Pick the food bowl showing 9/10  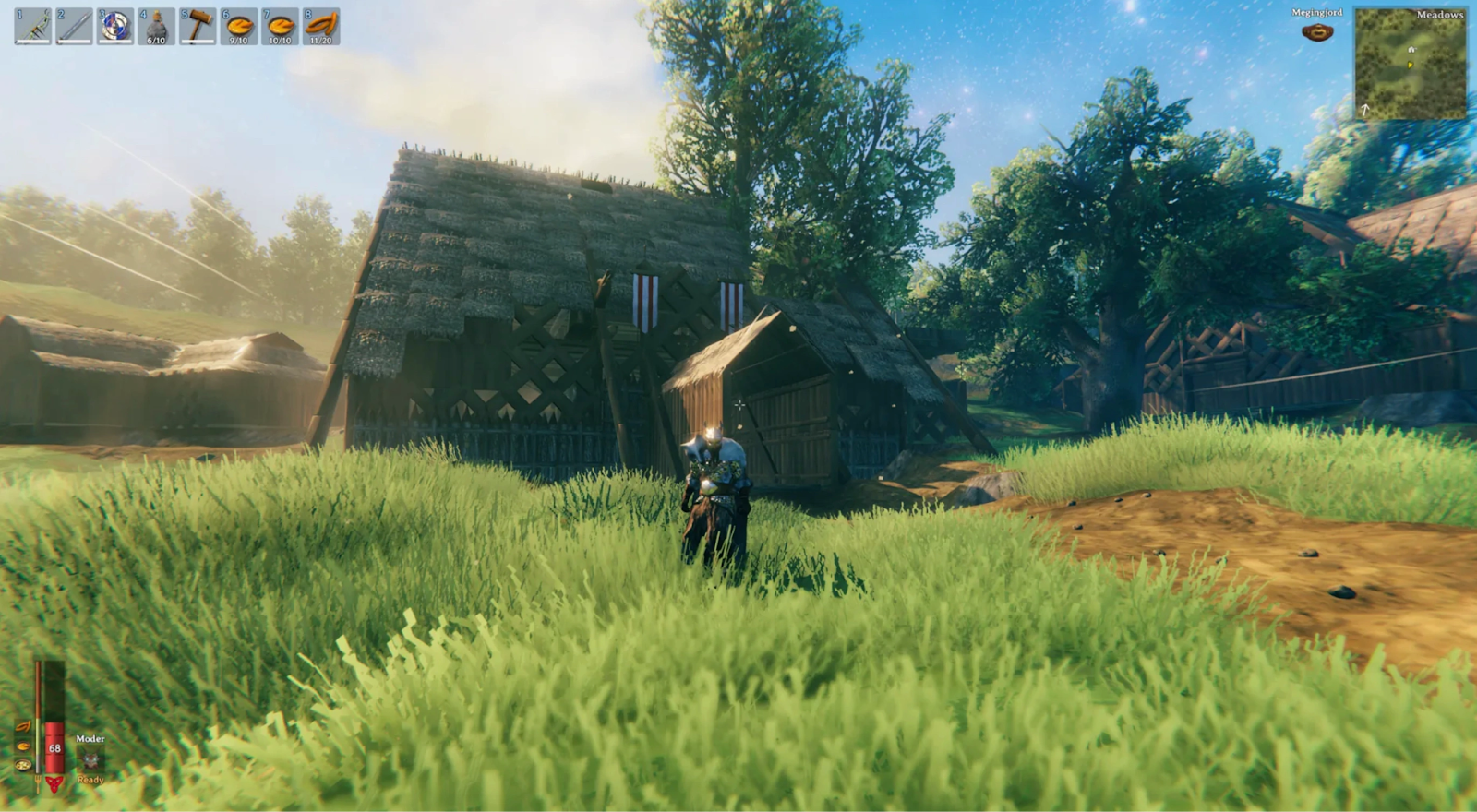238,27
